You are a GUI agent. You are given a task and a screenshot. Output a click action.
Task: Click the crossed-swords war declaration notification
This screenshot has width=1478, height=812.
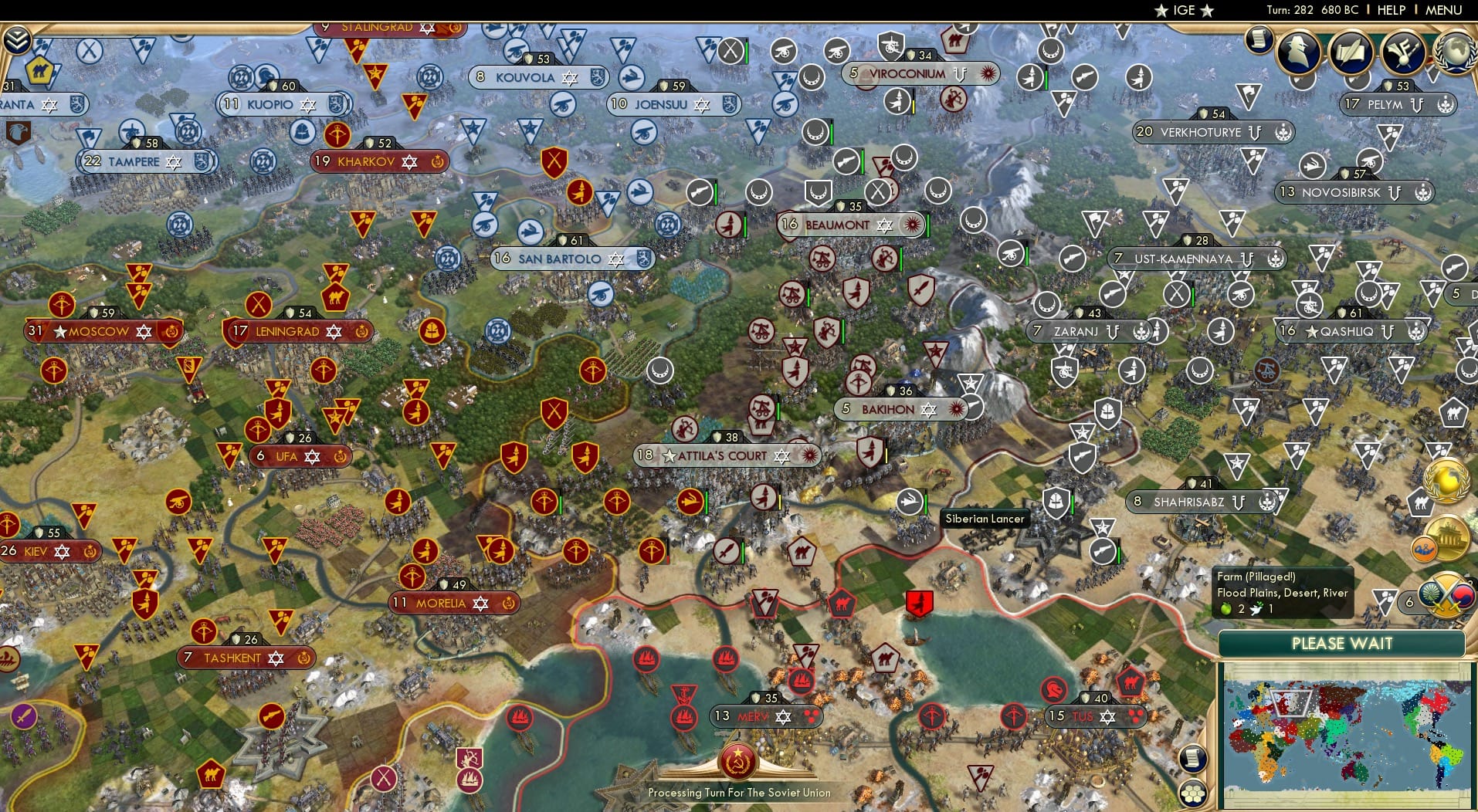point(1445,596)
